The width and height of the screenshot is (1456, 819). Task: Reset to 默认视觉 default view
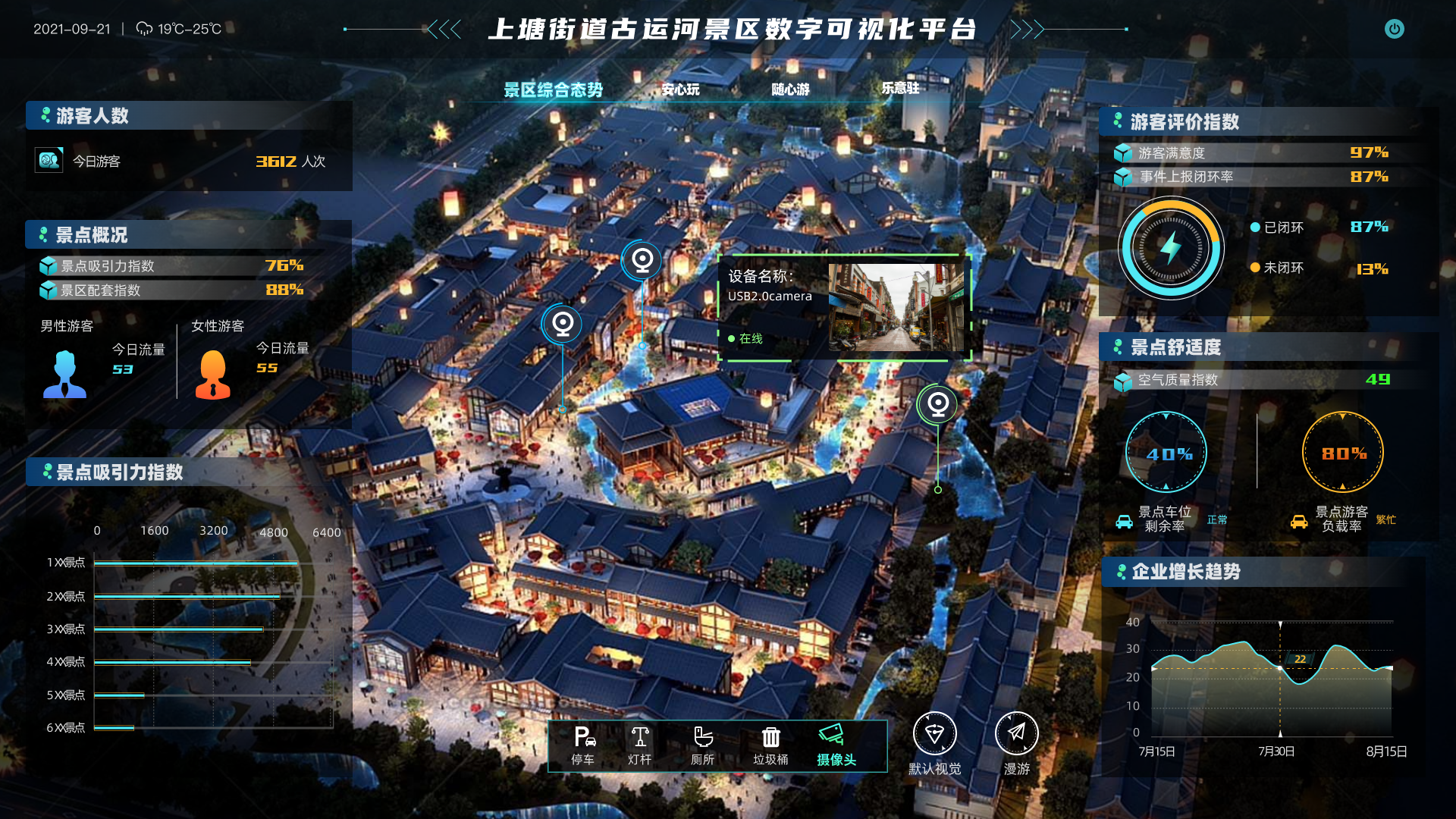point(934,743)
